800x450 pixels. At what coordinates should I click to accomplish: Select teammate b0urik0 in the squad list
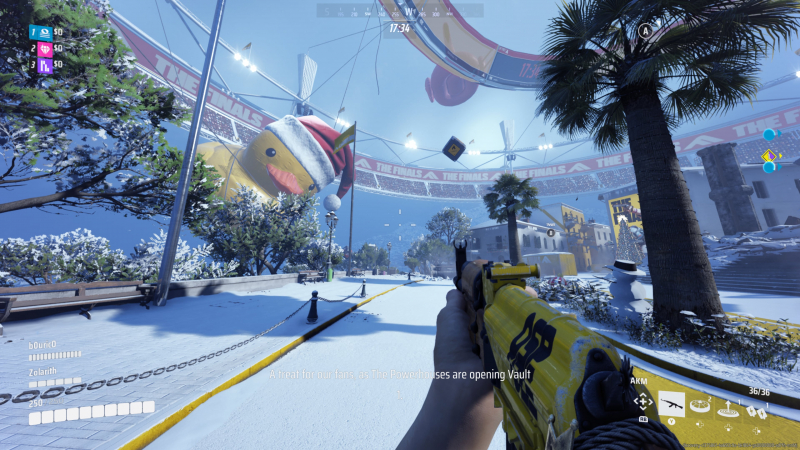click(42, 345)
